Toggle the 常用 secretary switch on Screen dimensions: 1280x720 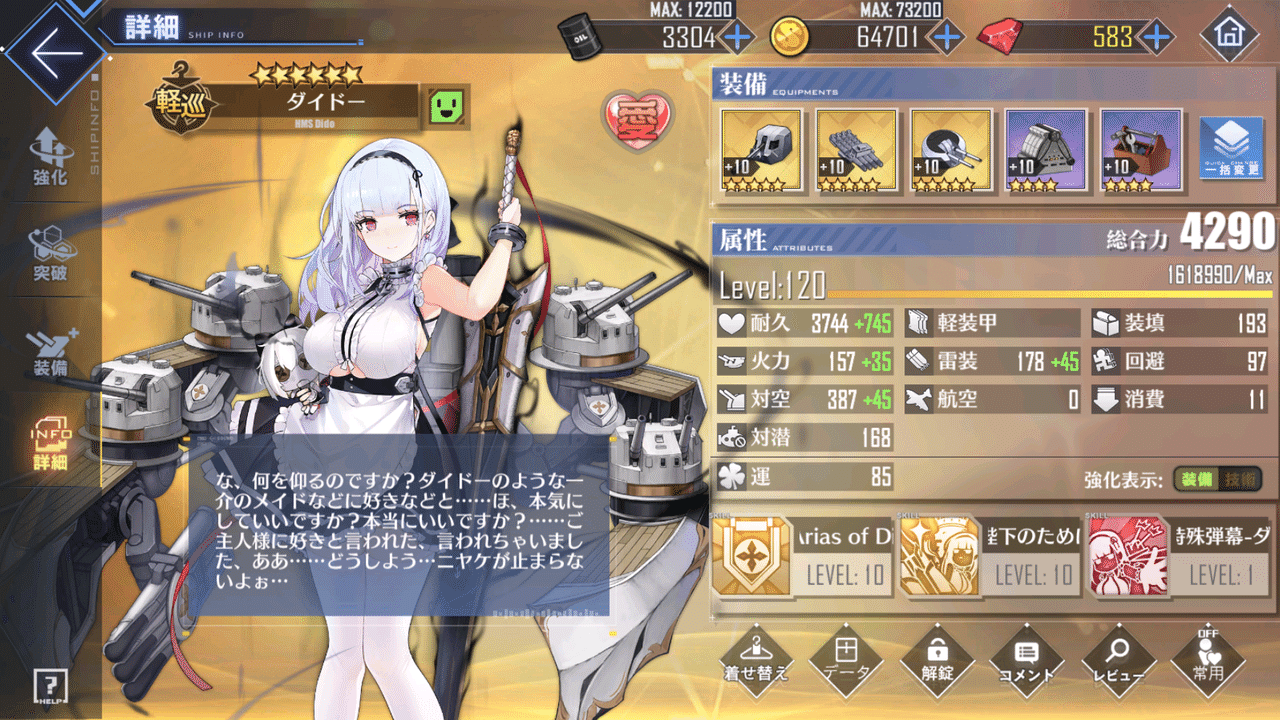coord(1210,660)
